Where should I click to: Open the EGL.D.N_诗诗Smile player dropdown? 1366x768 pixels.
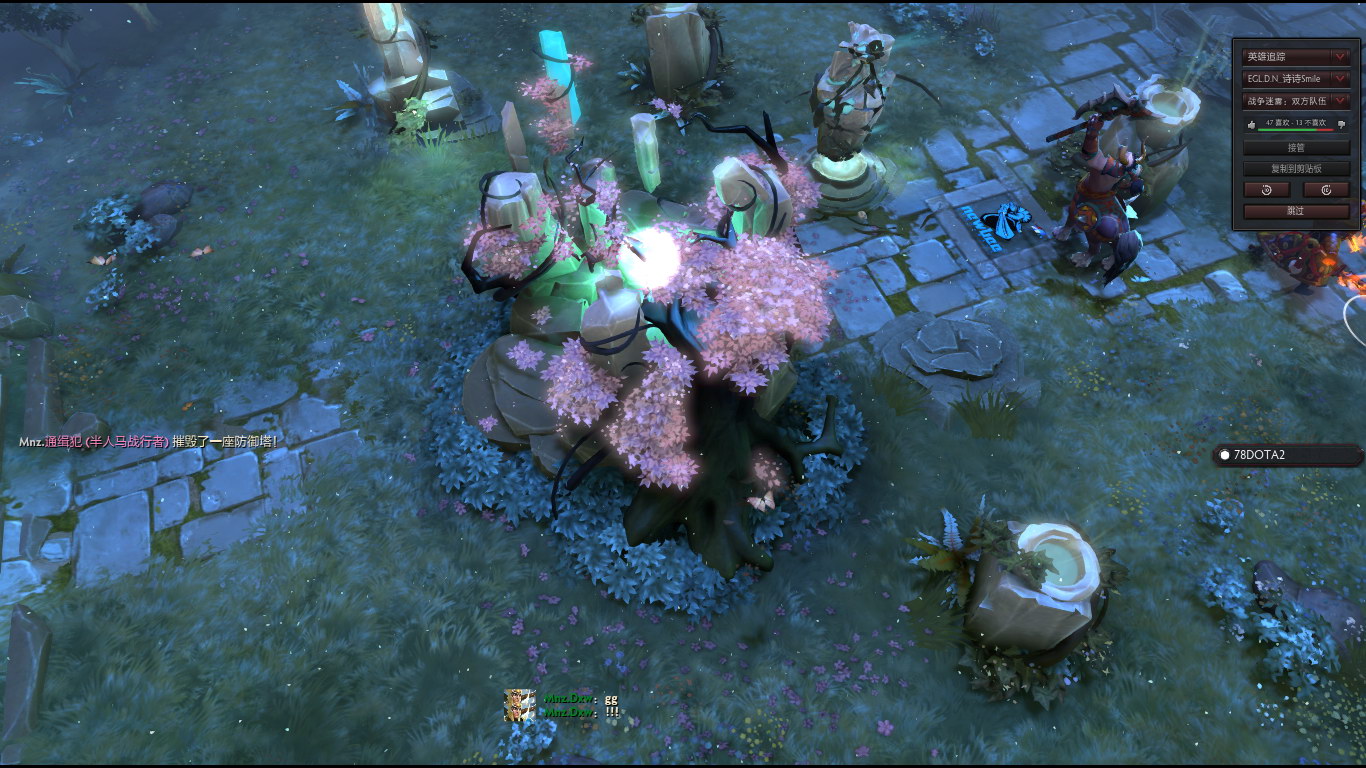point(1296,78)
